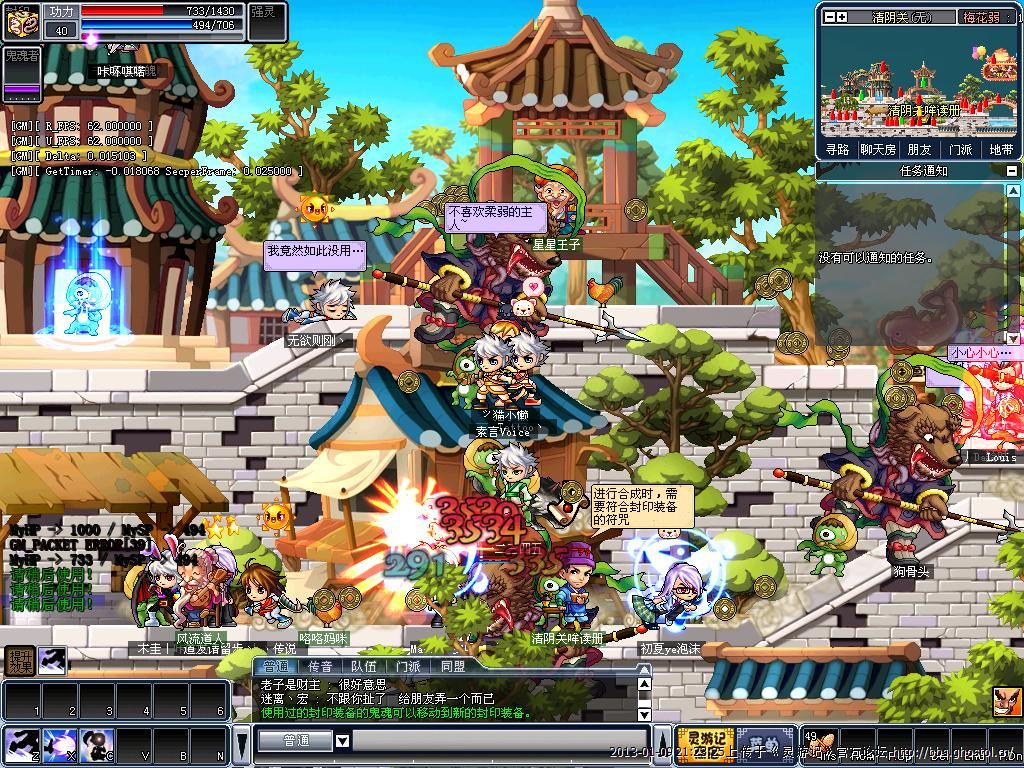The width and height of the screenshot is (1024, 768).
Task: Open the 寻路 pathfinding button
Action: (837, 149)
